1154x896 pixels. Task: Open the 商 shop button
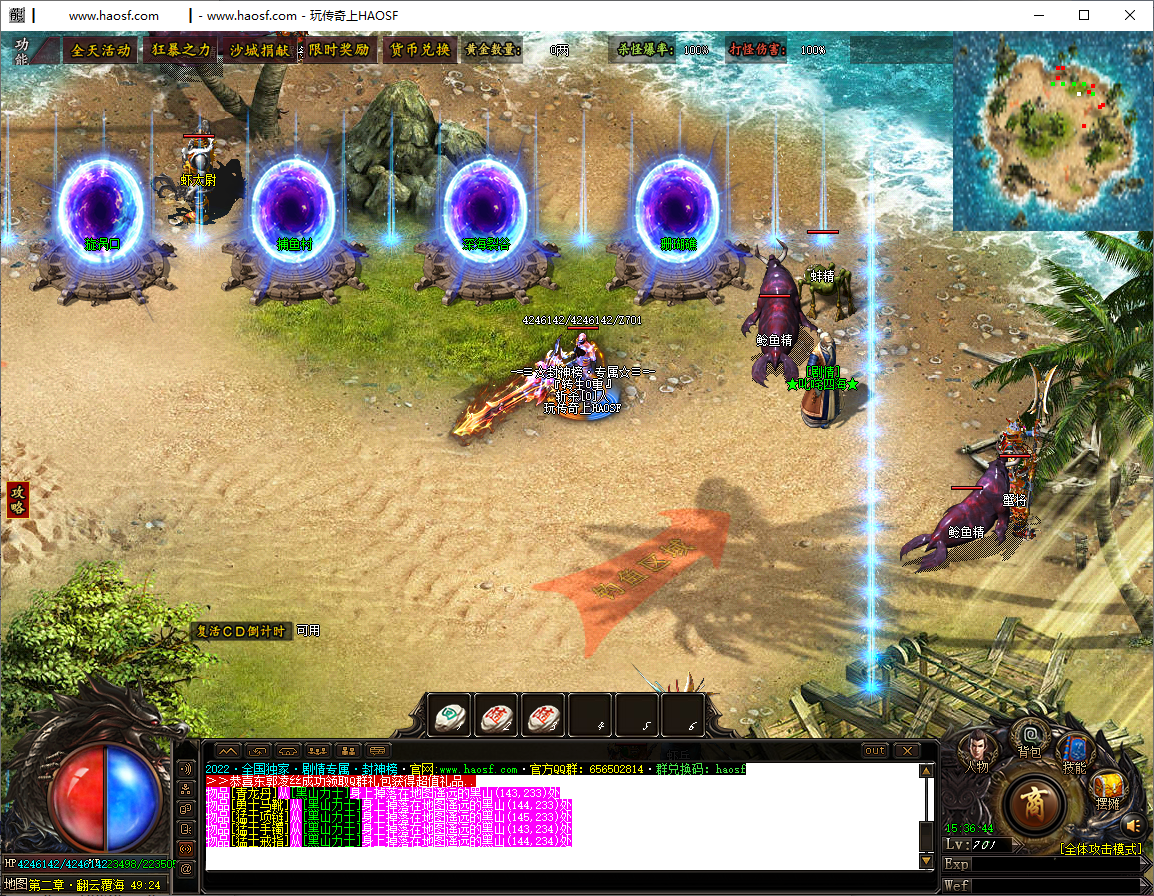point(1034,804)
